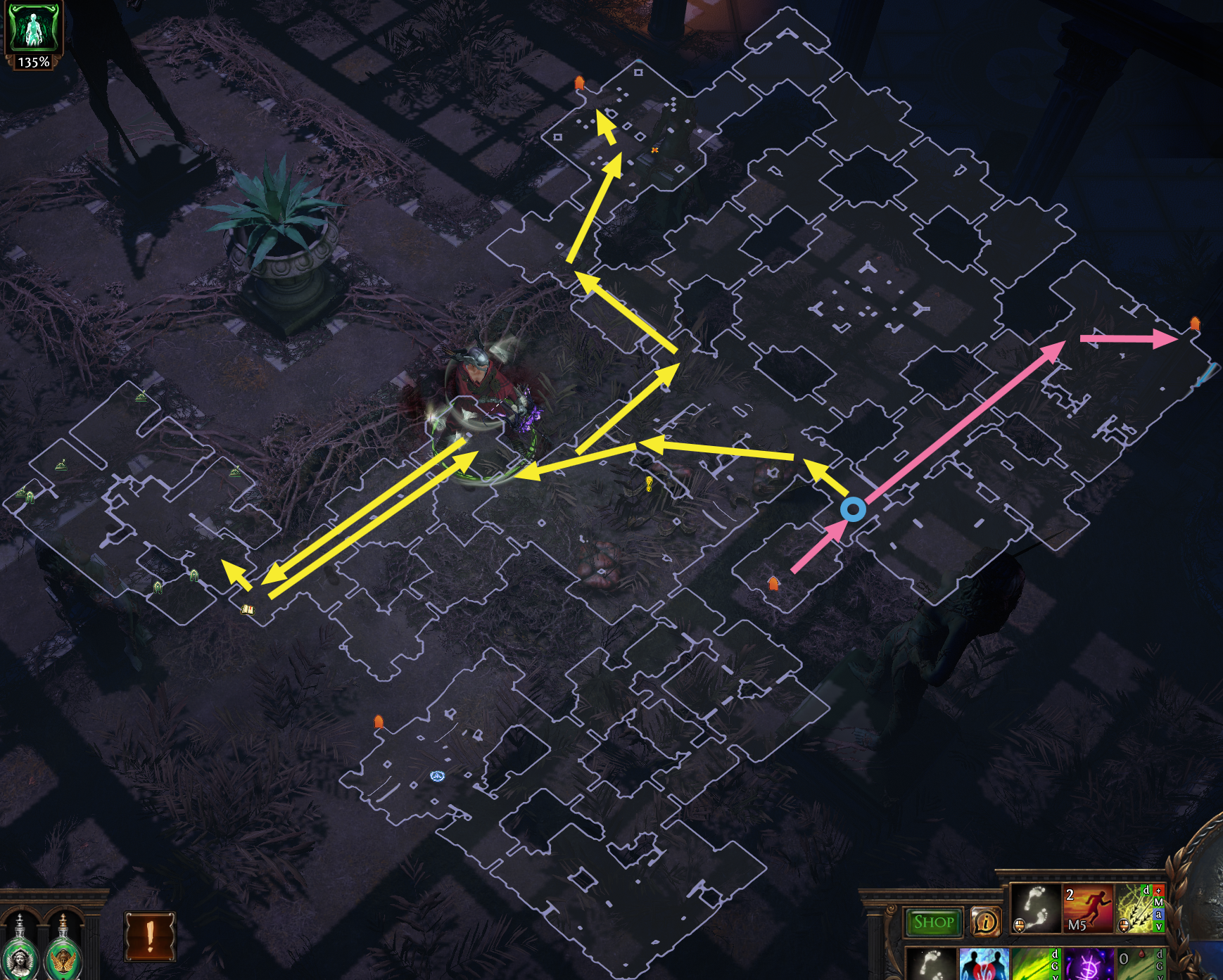1223x980 pixels.
Task: Click the orange speech-bubble info icon
Action: tap(985, 922)
